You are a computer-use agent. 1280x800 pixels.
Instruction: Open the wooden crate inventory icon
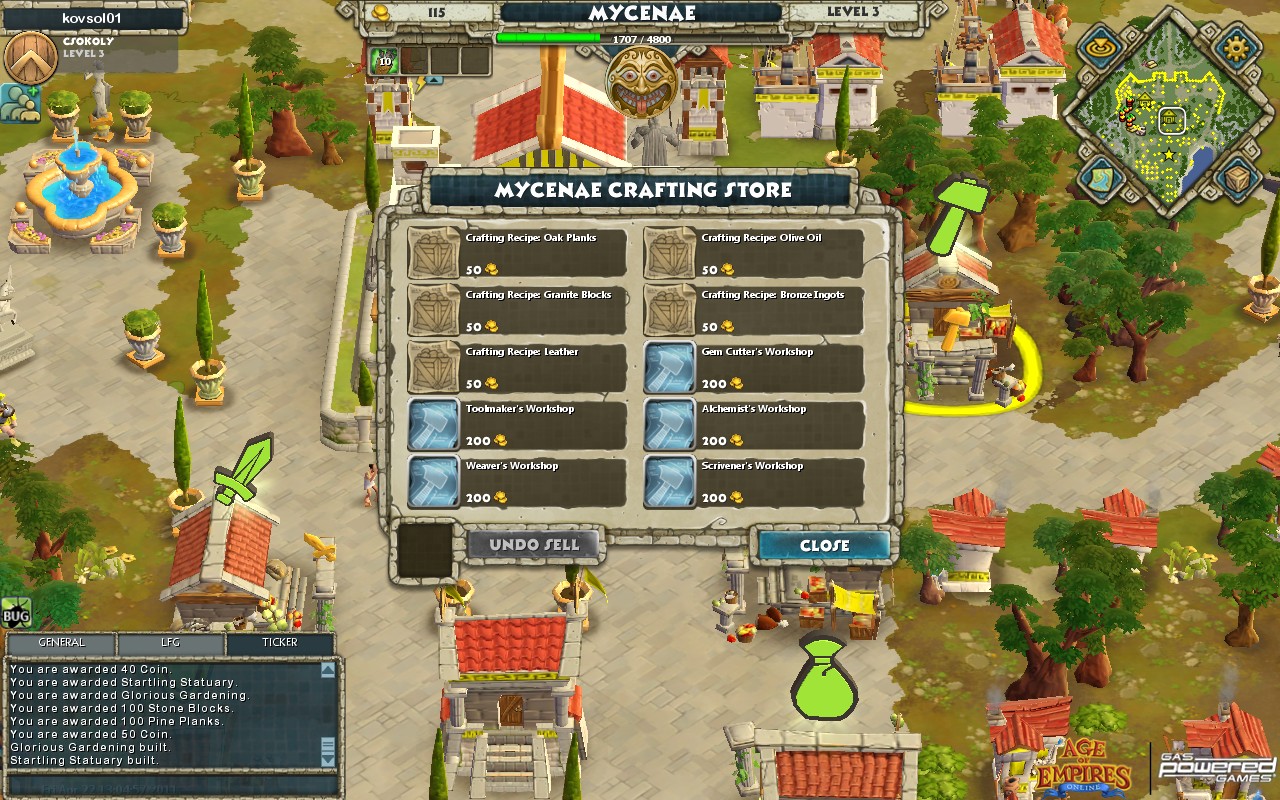(x=1239, y=180)
